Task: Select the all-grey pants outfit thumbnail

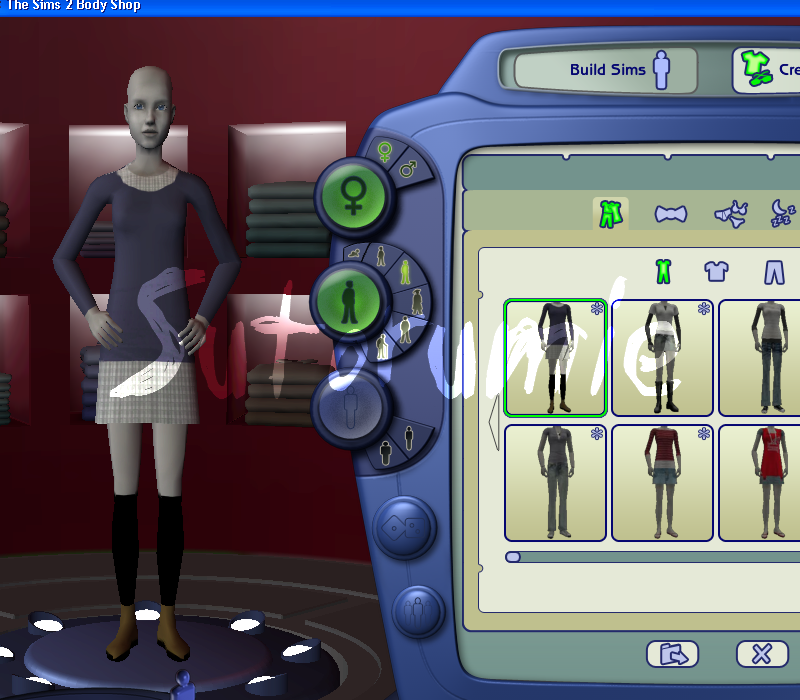Action: point(555,482)
